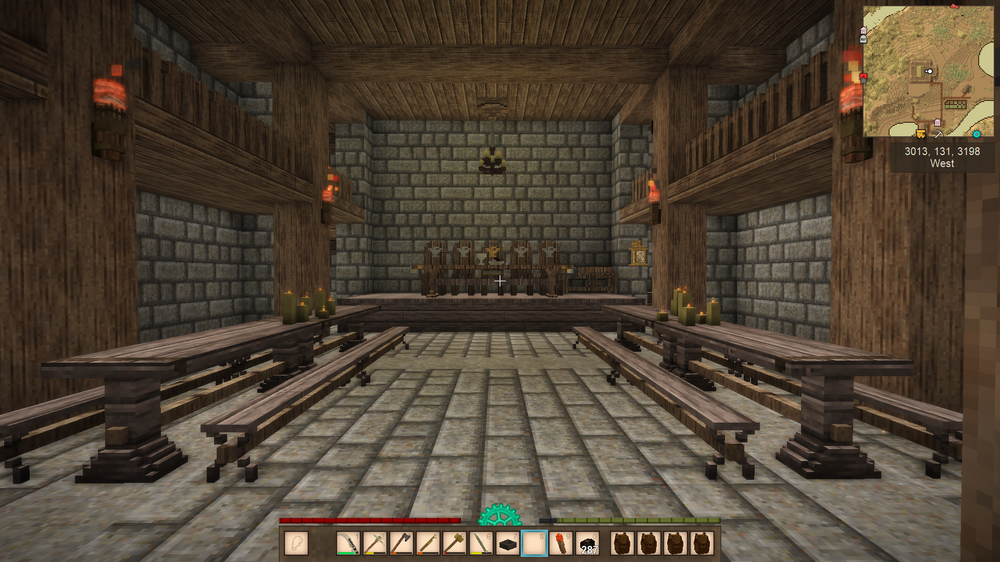Select the torch hotbar slot
The image size is (1000, 562).
point(561,543)
